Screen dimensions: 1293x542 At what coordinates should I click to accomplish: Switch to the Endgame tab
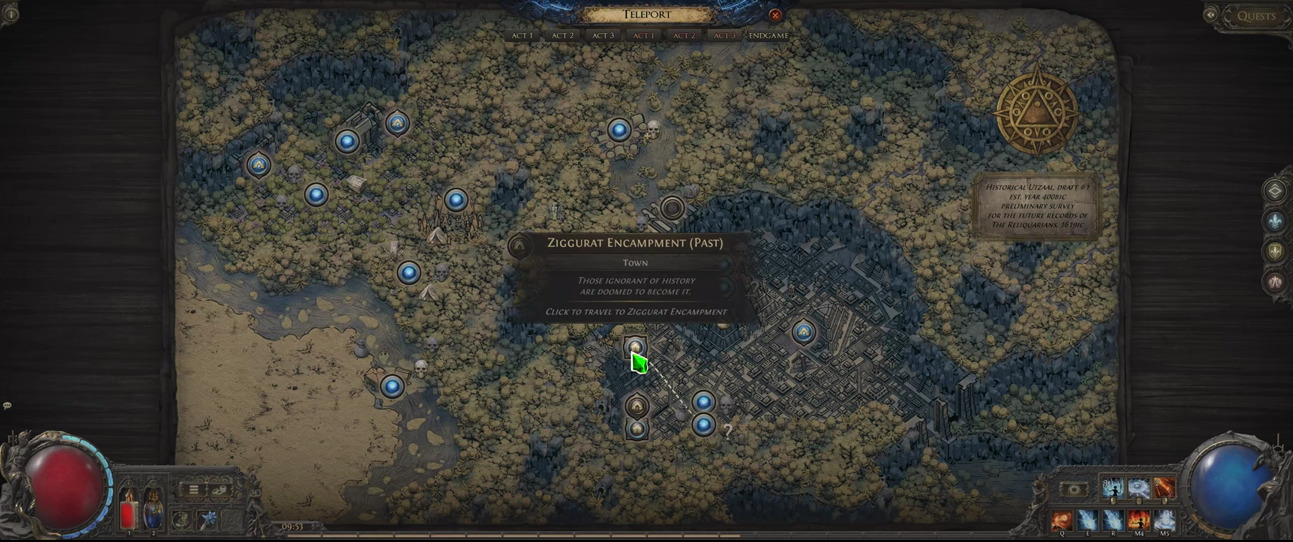[x=768, y=36]
